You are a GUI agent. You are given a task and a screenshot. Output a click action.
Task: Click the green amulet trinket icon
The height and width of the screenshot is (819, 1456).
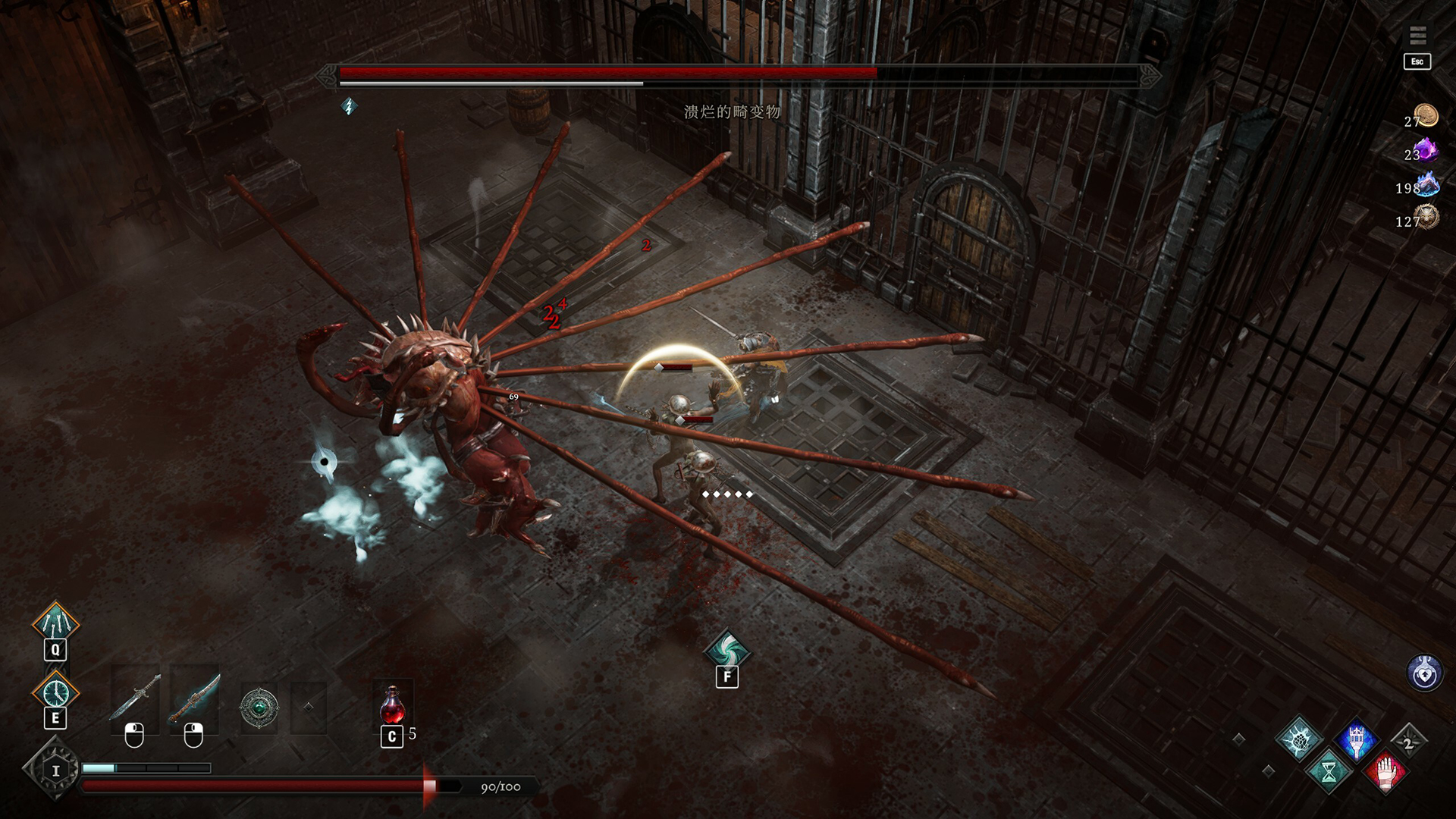[259, 706]
